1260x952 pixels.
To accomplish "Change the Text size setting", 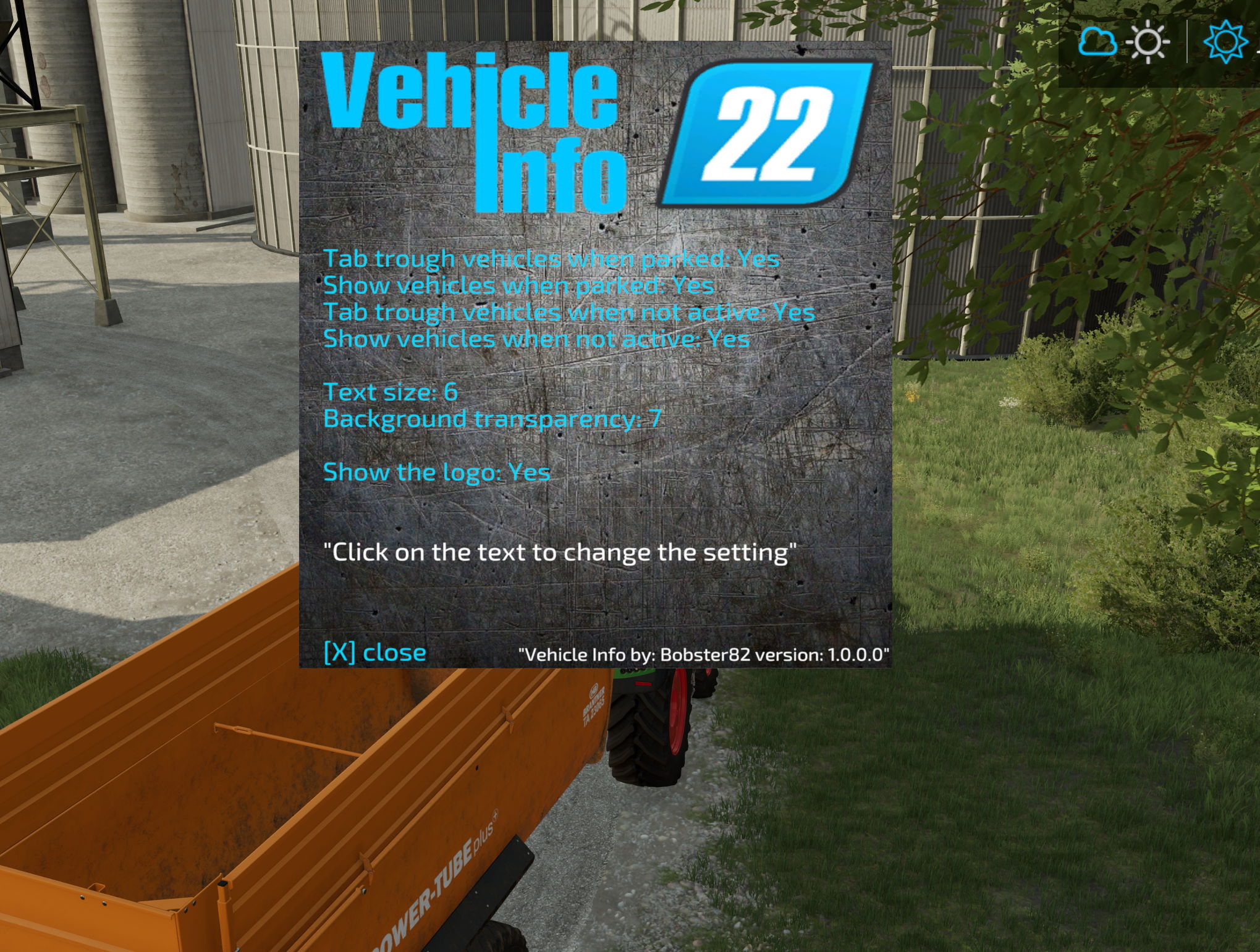I will [x=390, y=392].
